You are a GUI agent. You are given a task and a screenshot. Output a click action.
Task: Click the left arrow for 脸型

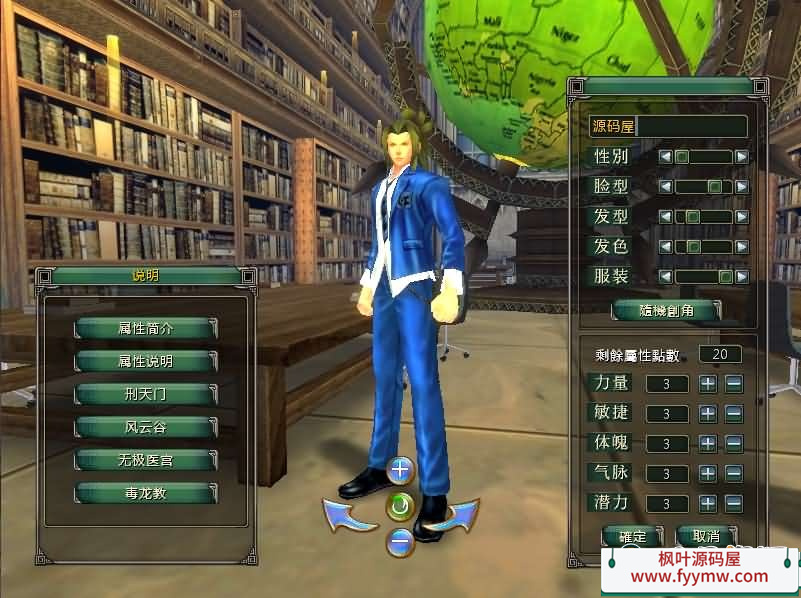click(665, 187)
